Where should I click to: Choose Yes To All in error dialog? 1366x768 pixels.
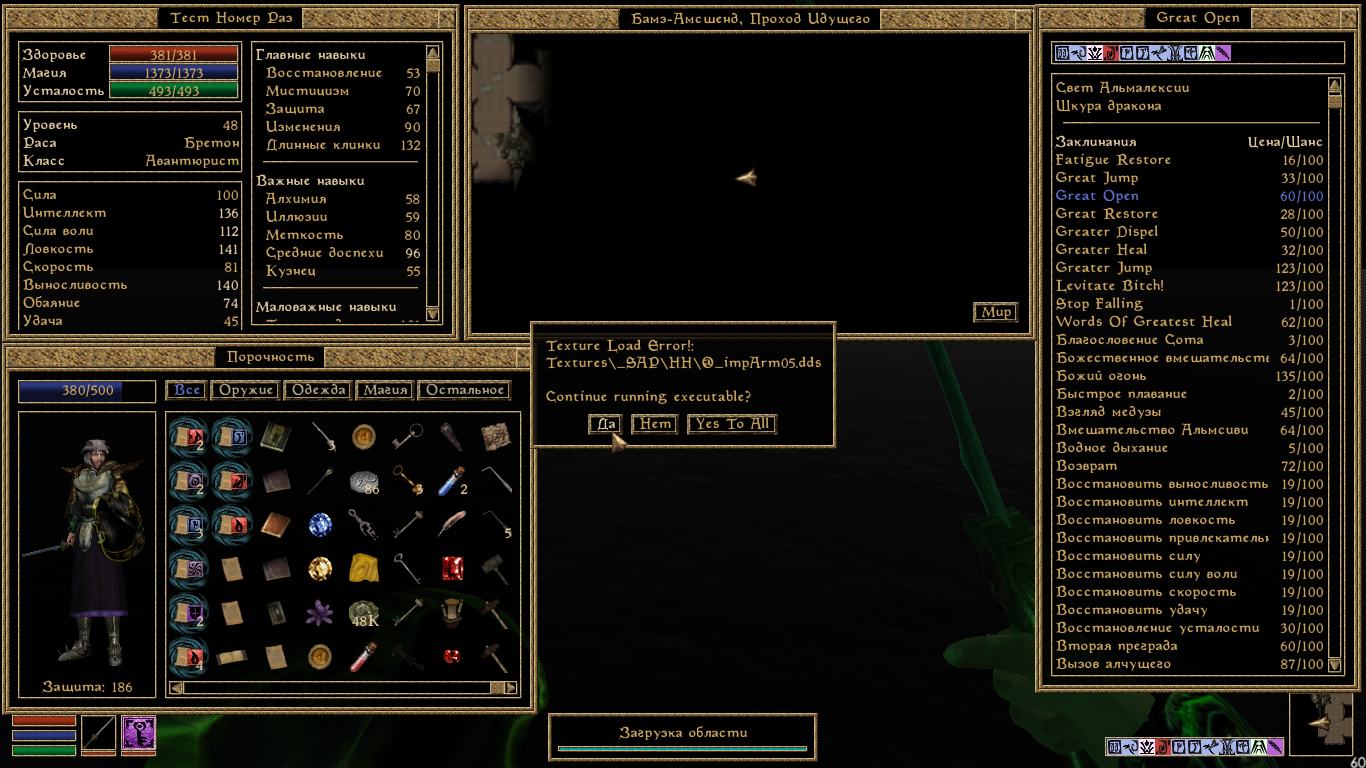[732, 424]
